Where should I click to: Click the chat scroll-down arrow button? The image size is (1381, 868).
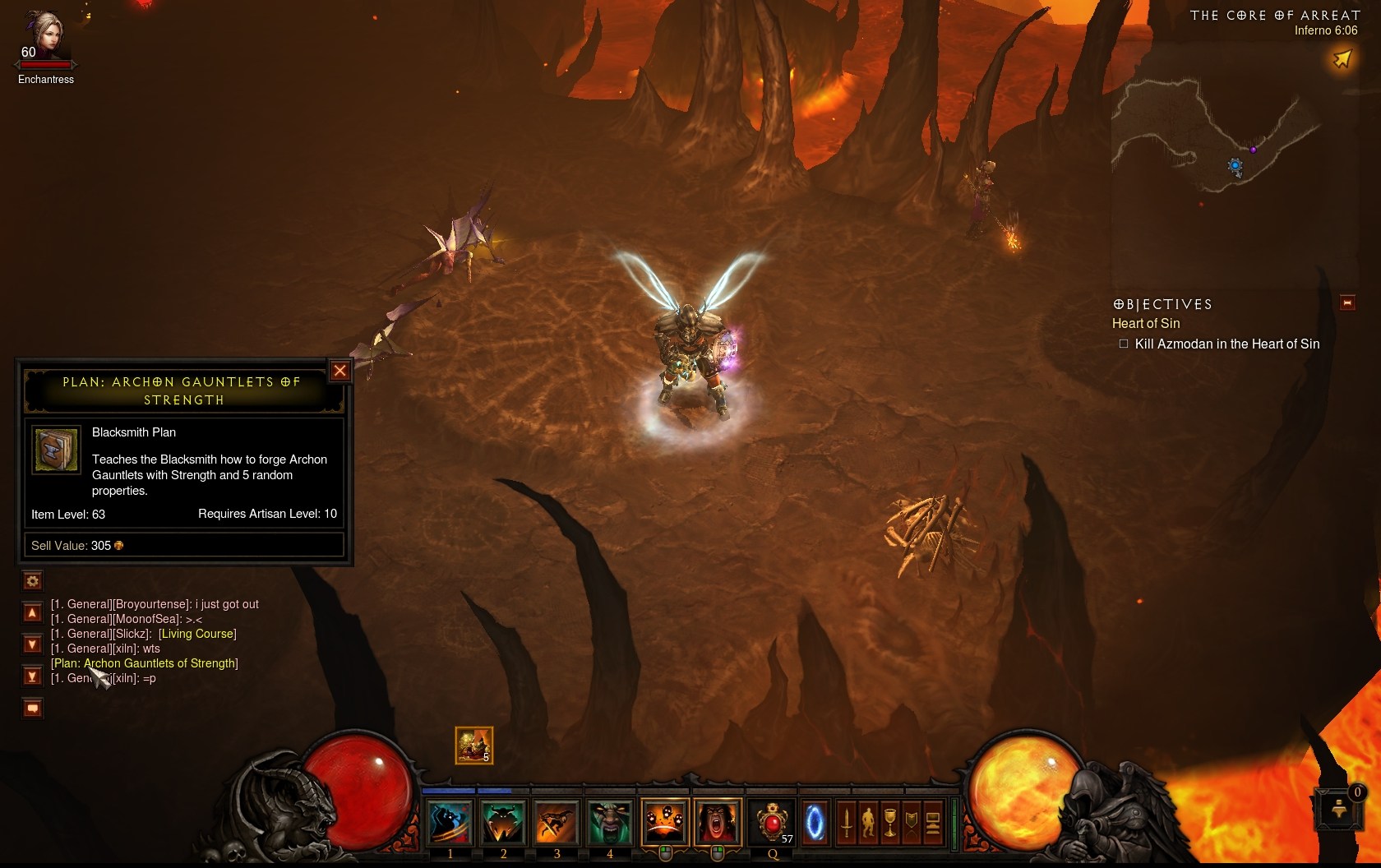pos(33,644)
